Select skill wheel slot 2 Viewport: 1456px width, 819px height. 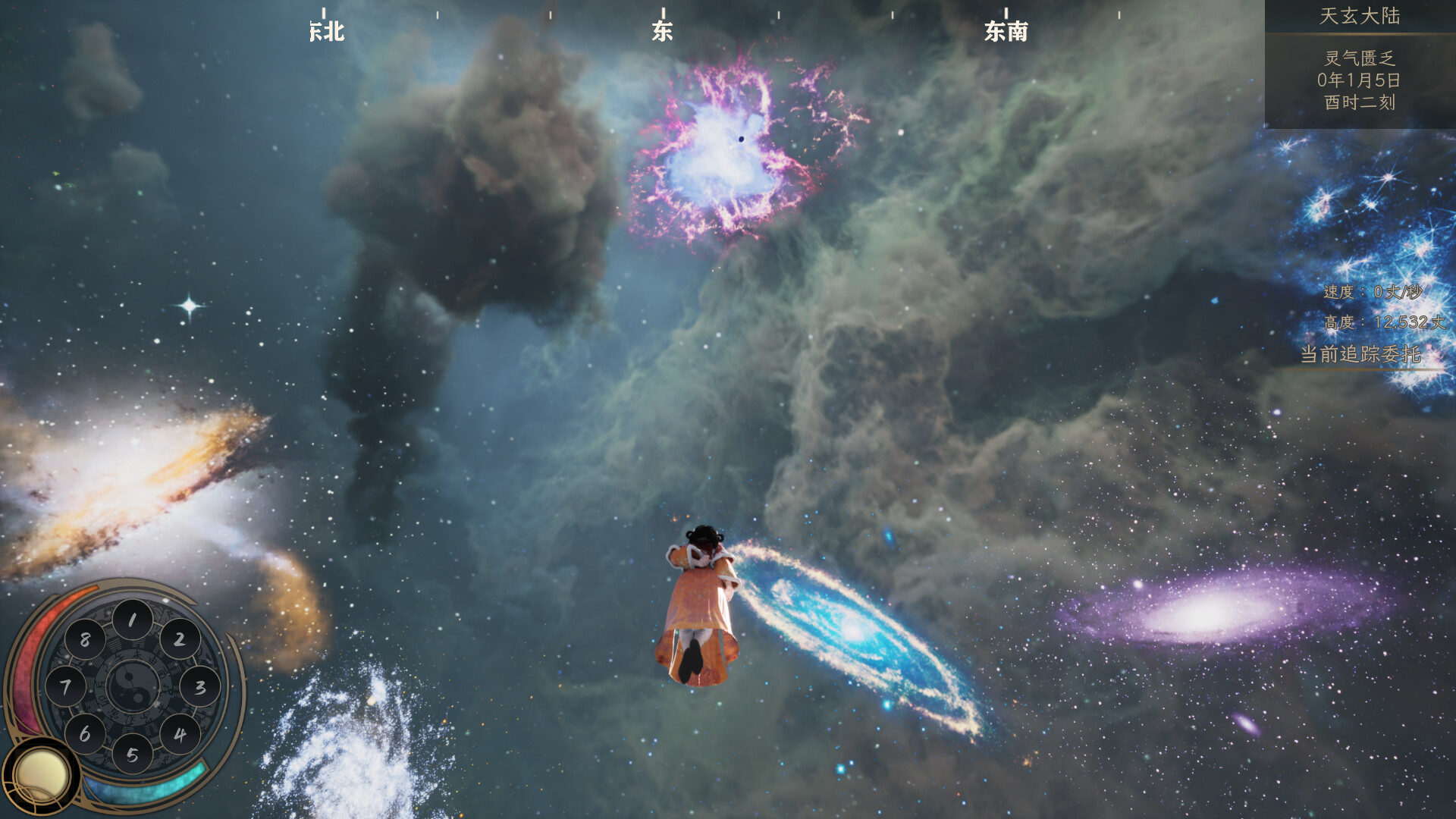(180, 640)
